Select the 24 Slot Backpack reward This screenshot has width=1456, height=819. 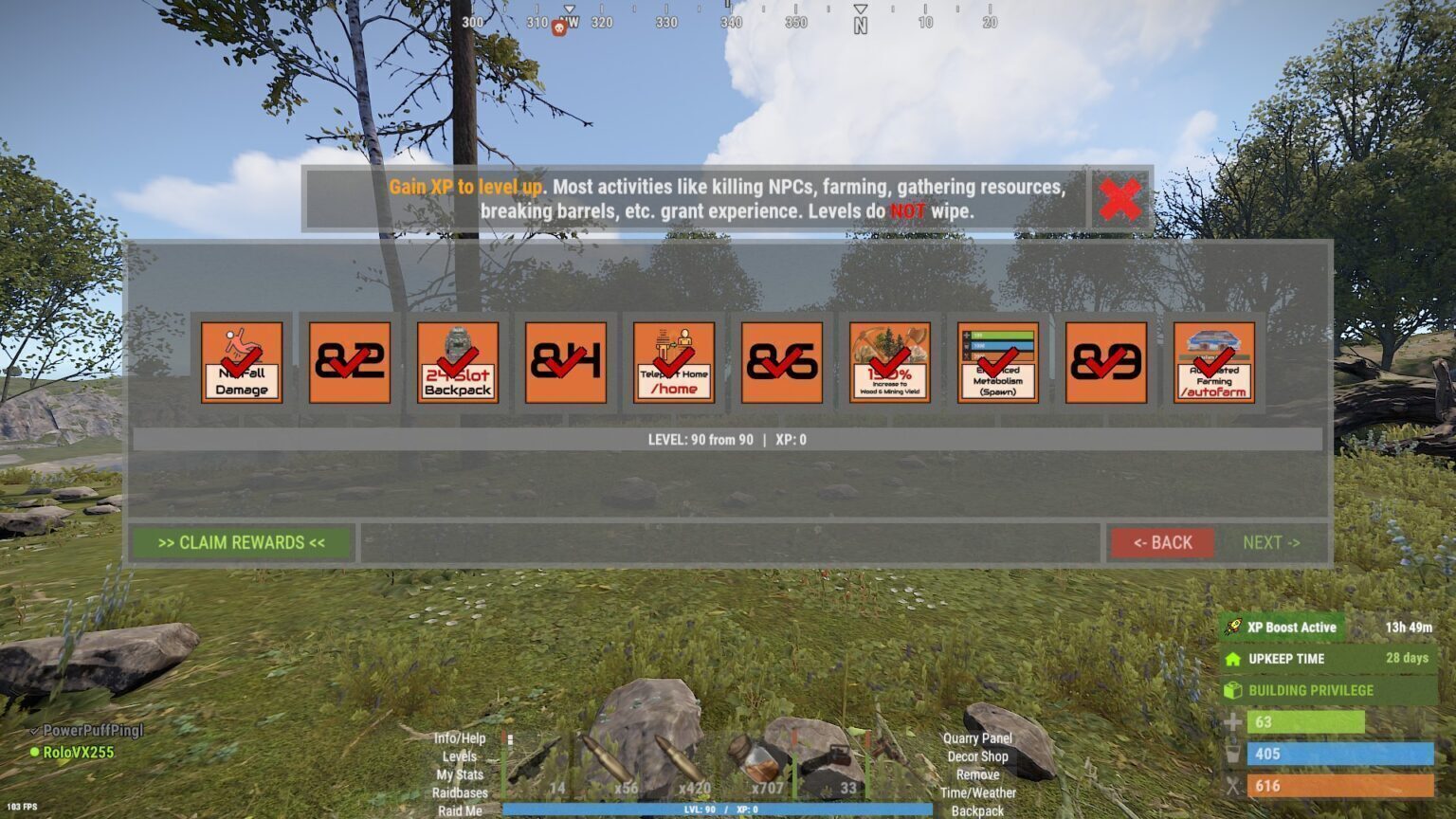[x=458, y=363]
